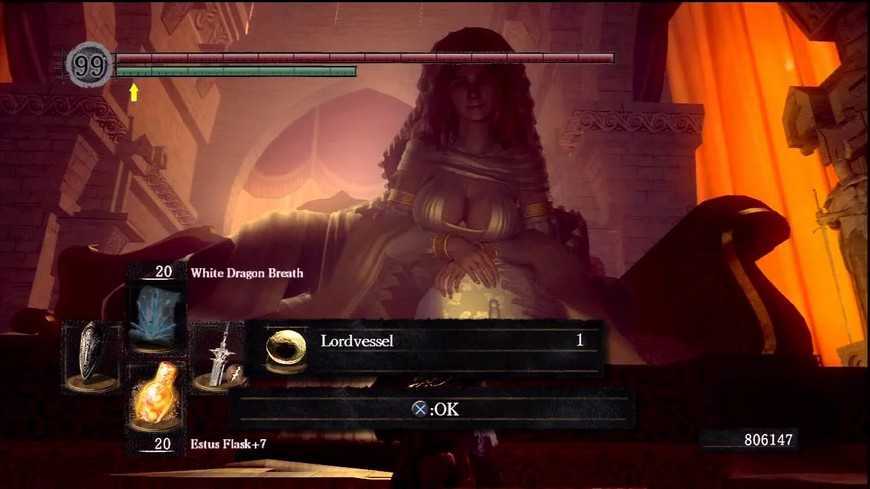Screen dimensions: 870x489
Task: Choose the left-hand shield slot
Action: [x=92, y=355]
